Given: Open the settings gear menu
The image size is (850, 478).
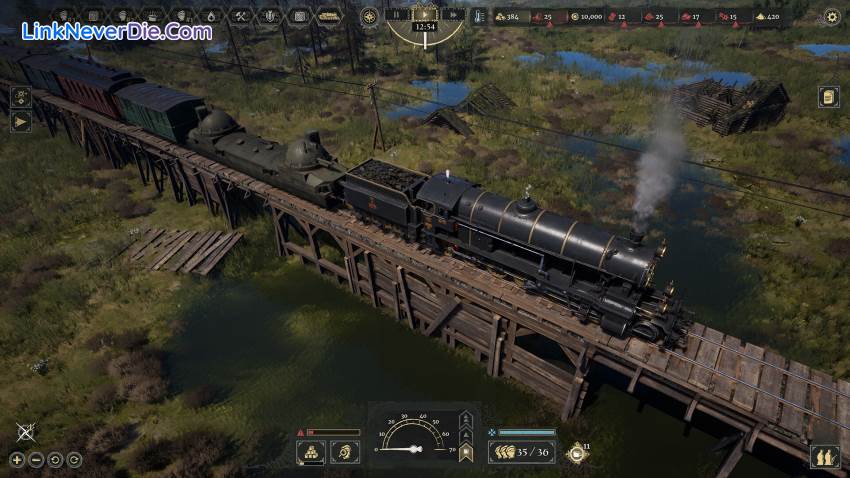Looking at the screenshot, I should pyautogui.click(x=831, y=16).
